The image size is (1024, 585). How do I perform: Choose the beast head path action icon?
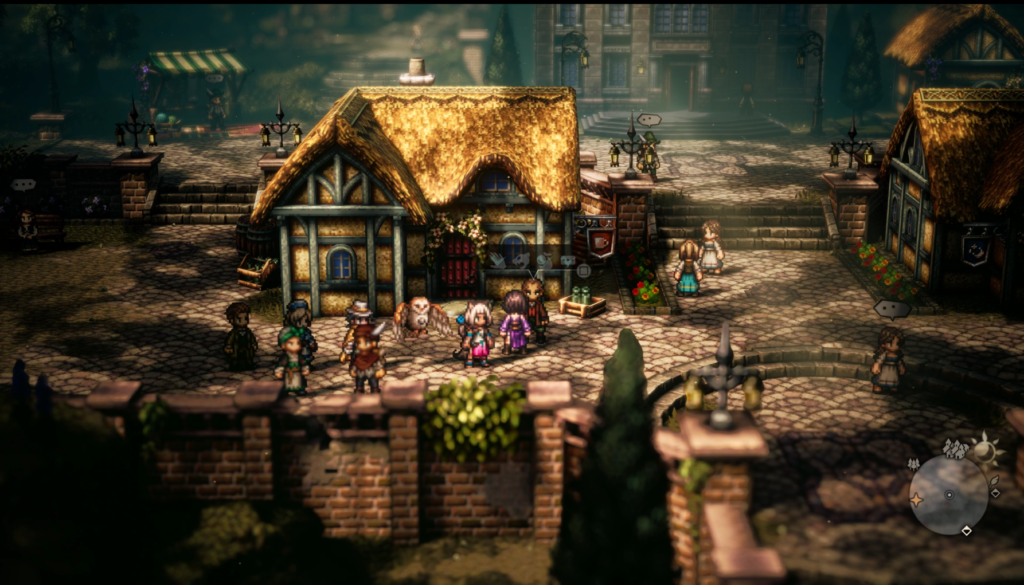pos(521,261)
